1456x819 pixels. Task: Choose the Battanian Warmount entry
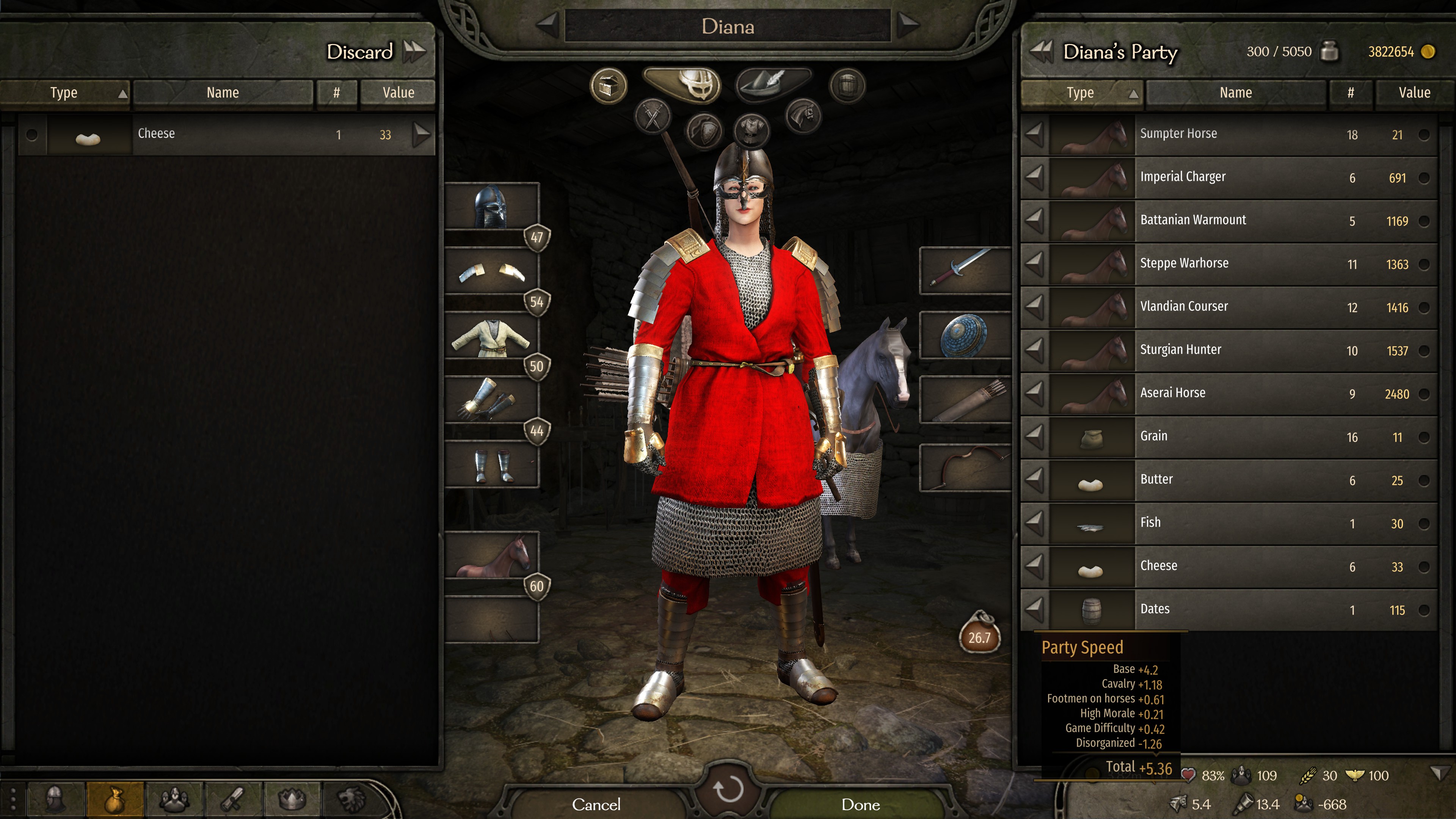[1232, 220]
